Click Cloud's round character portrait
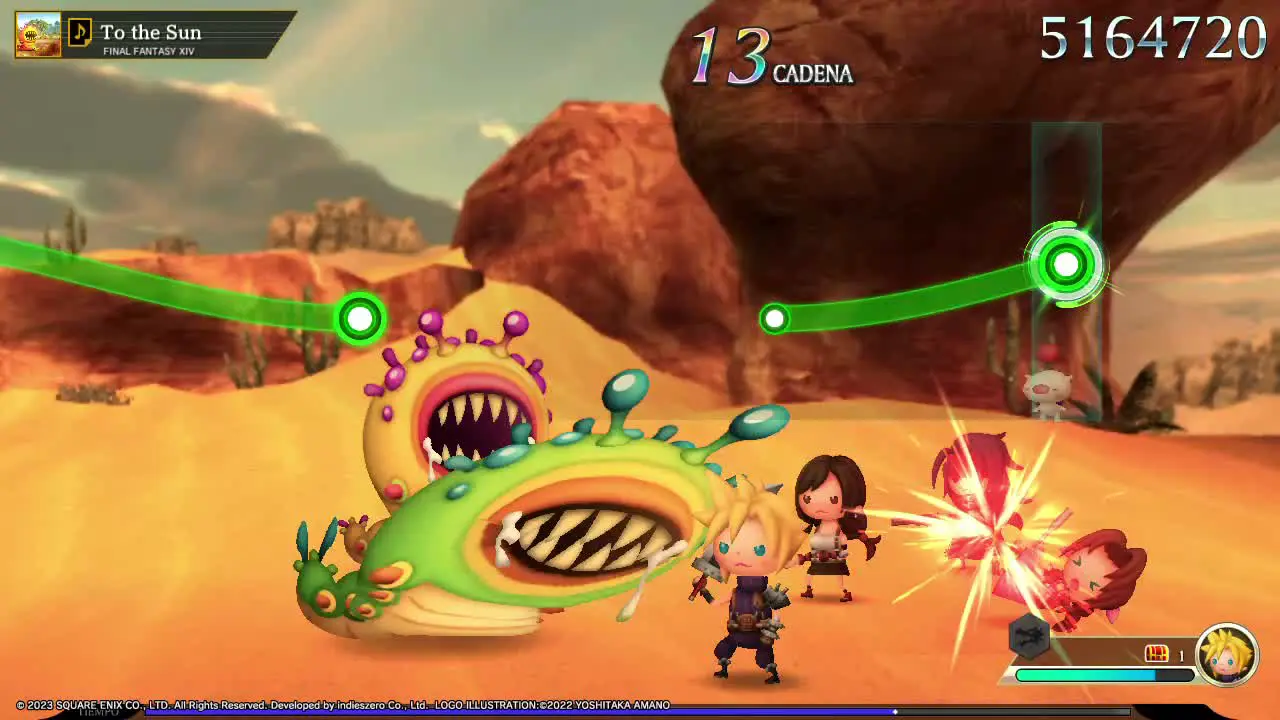 (x=1227, y=655)
